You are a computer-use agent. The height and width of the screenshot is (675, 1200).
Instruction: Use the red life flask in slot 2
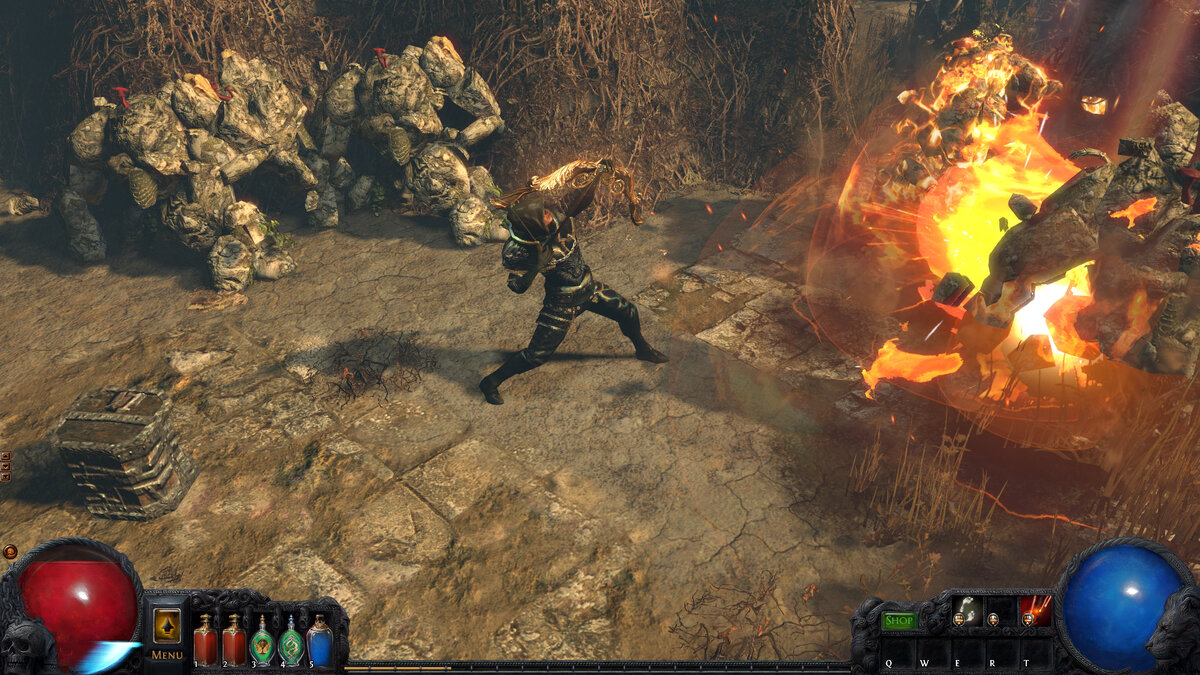click(234, 640)
